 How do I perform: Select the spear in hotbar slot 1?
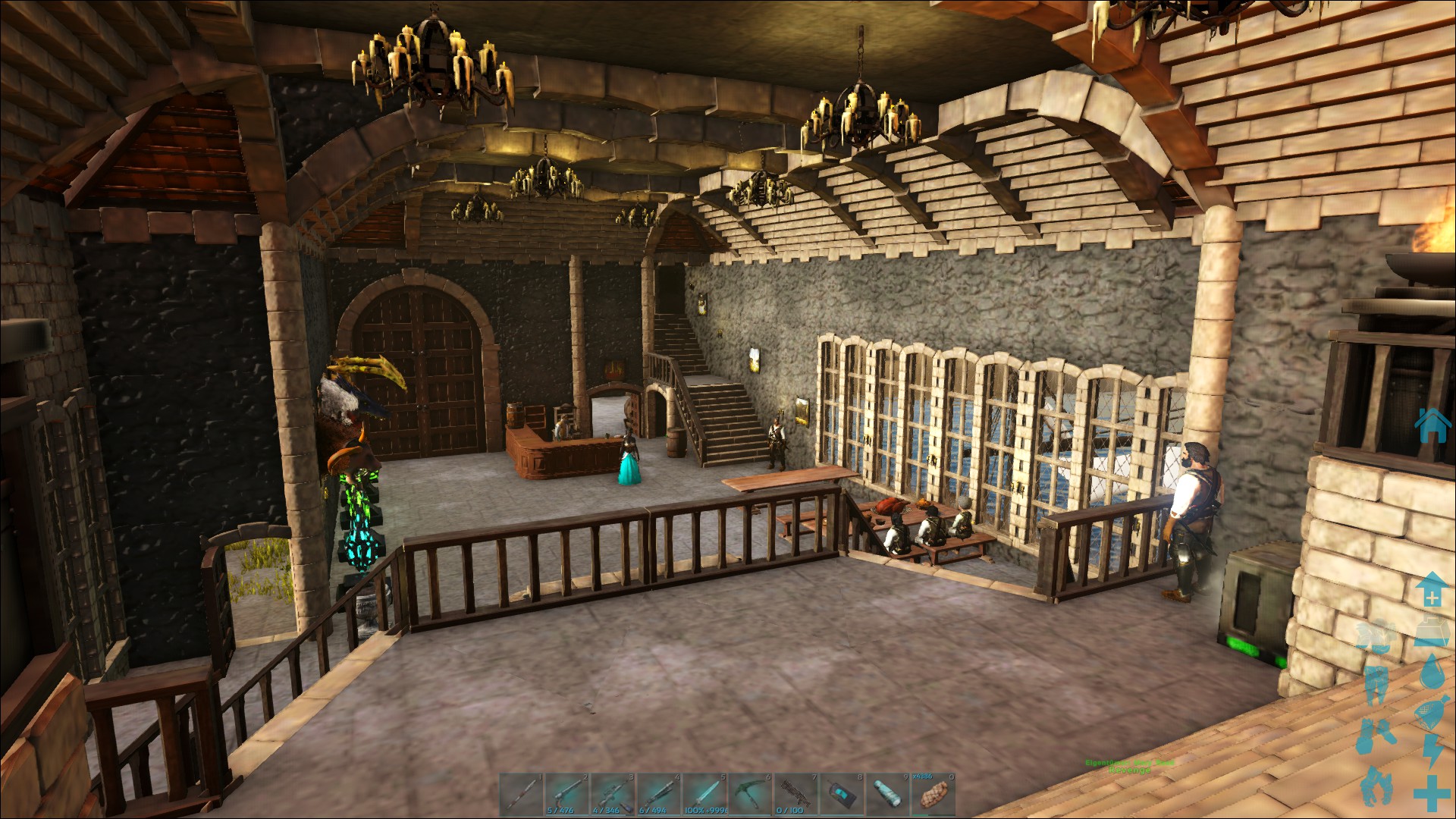click(x=522, y=794)
